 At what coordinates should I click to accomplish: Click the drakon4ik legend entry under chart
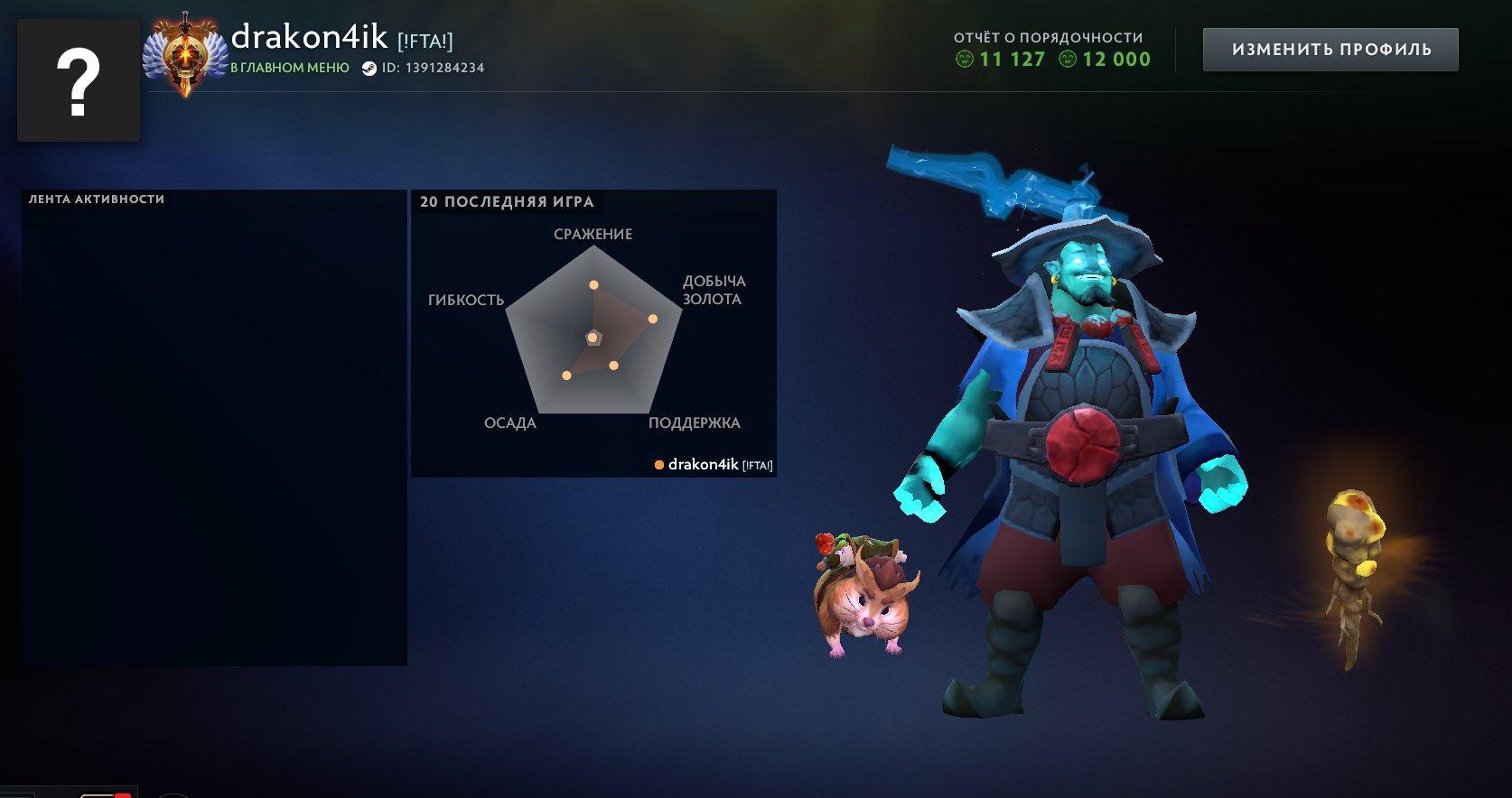(x=714, y=465)
